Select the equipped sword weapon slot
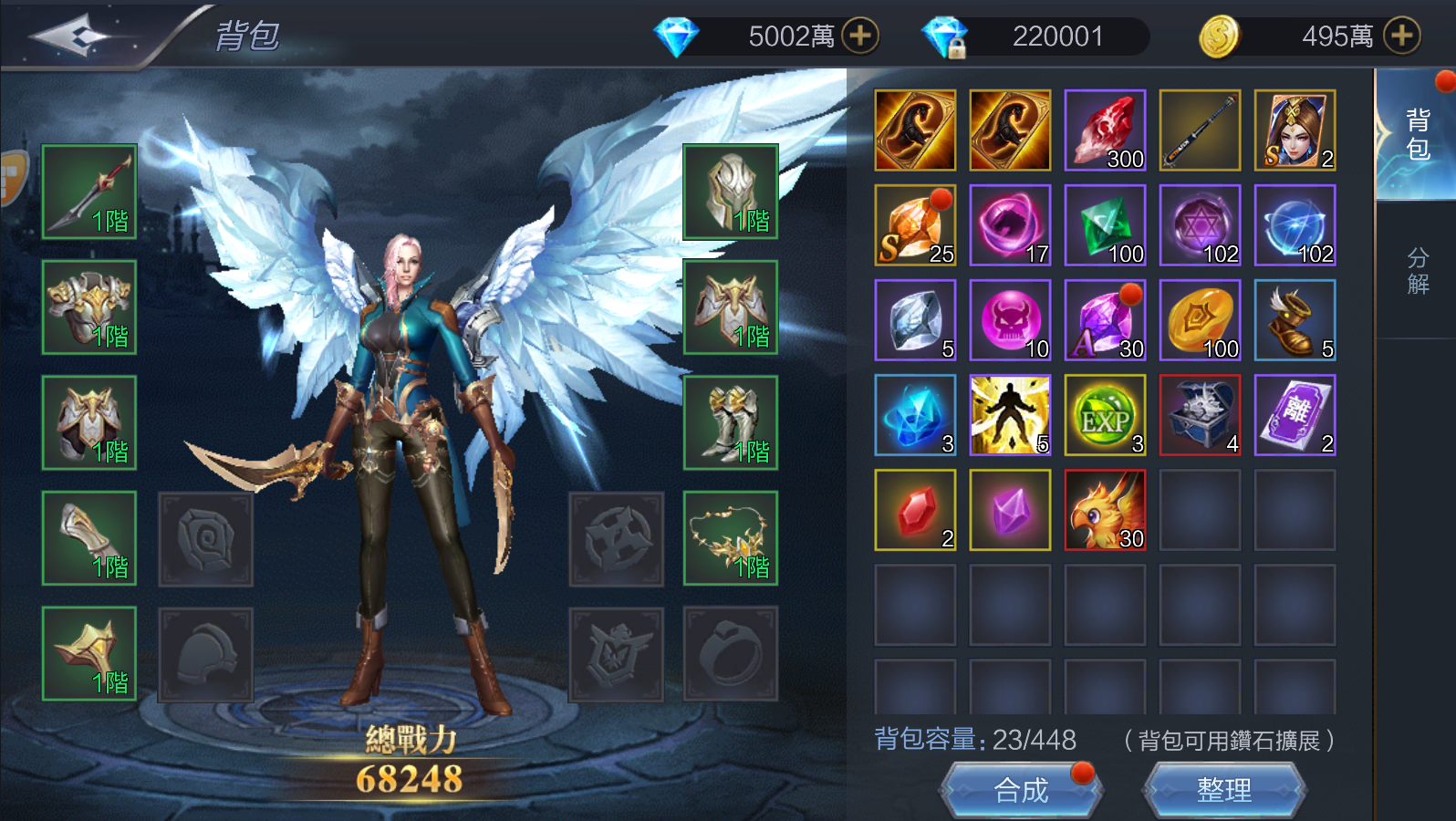The width and height of the screenshot is (1456, 821). click(x=89, y=192)
